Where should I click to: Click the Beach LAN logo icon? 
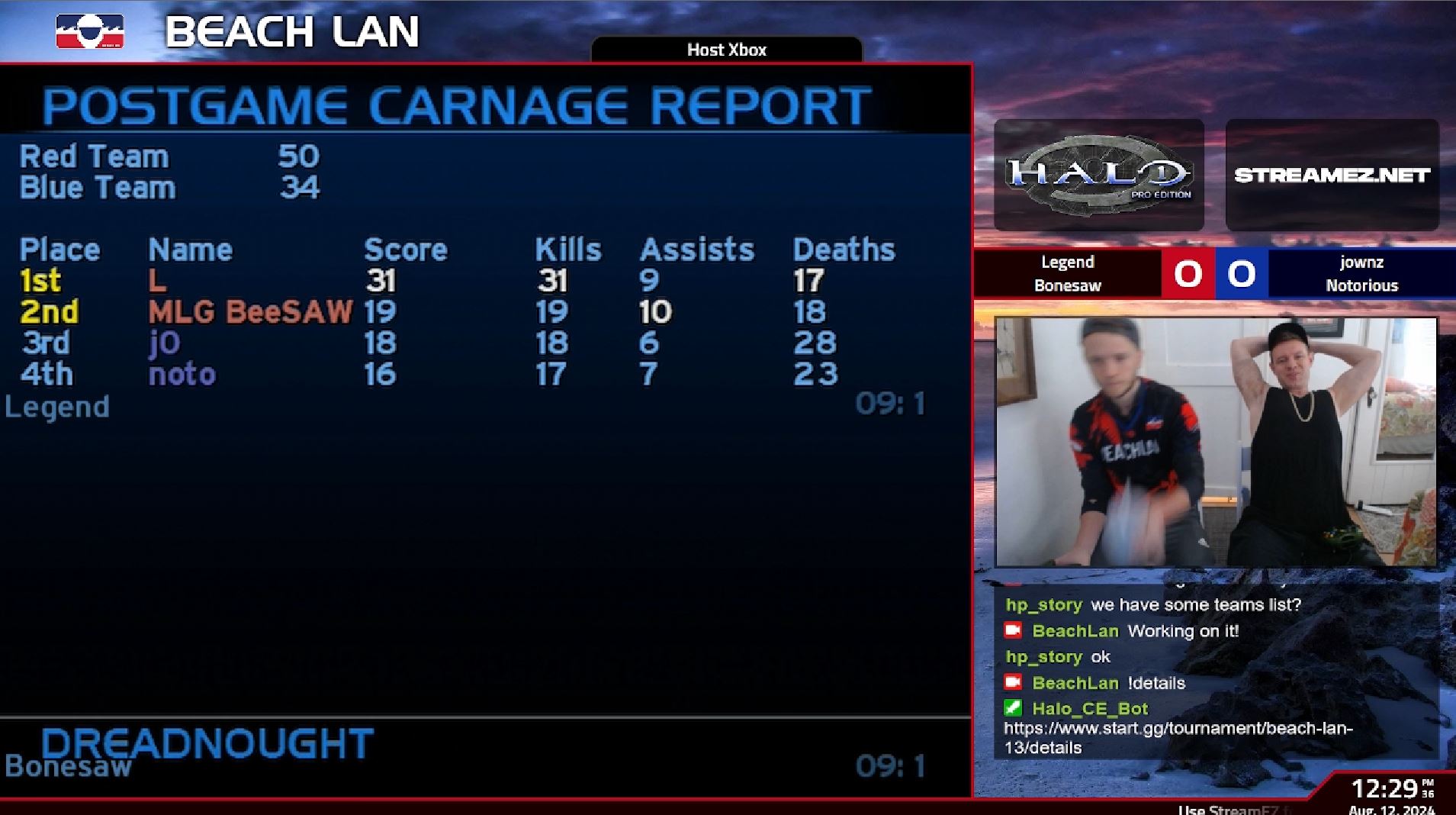[90, 32]
